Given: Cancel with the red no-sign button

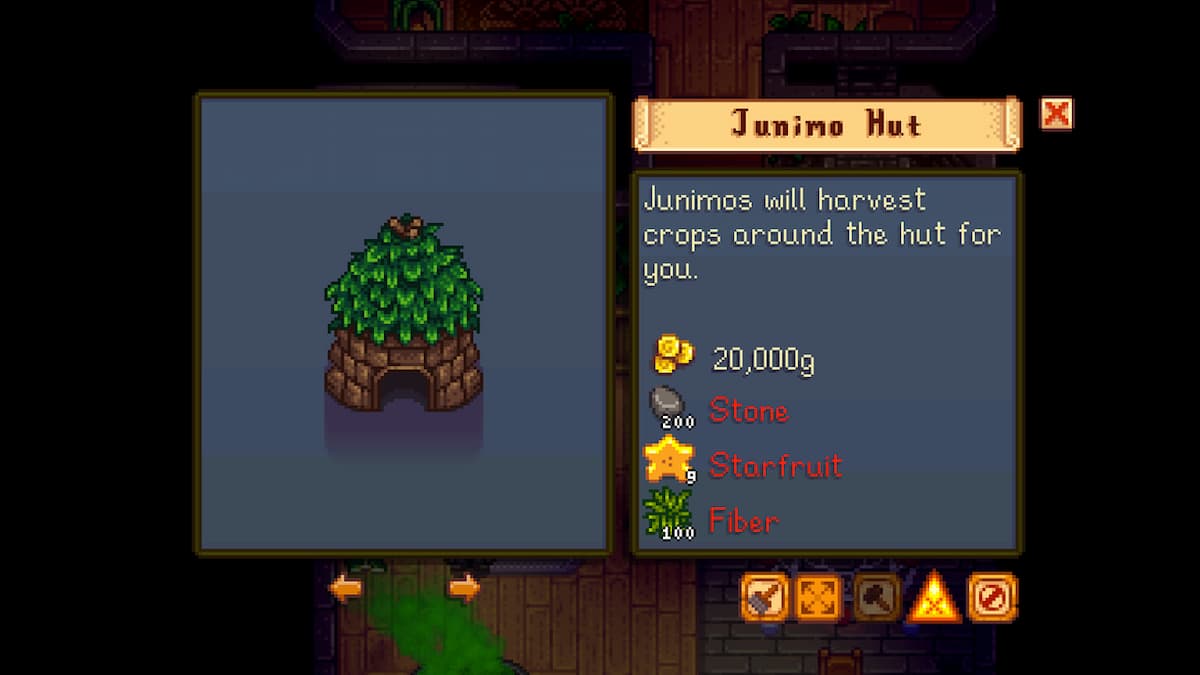Looking at the screenshot, I should tap(992, 598).
